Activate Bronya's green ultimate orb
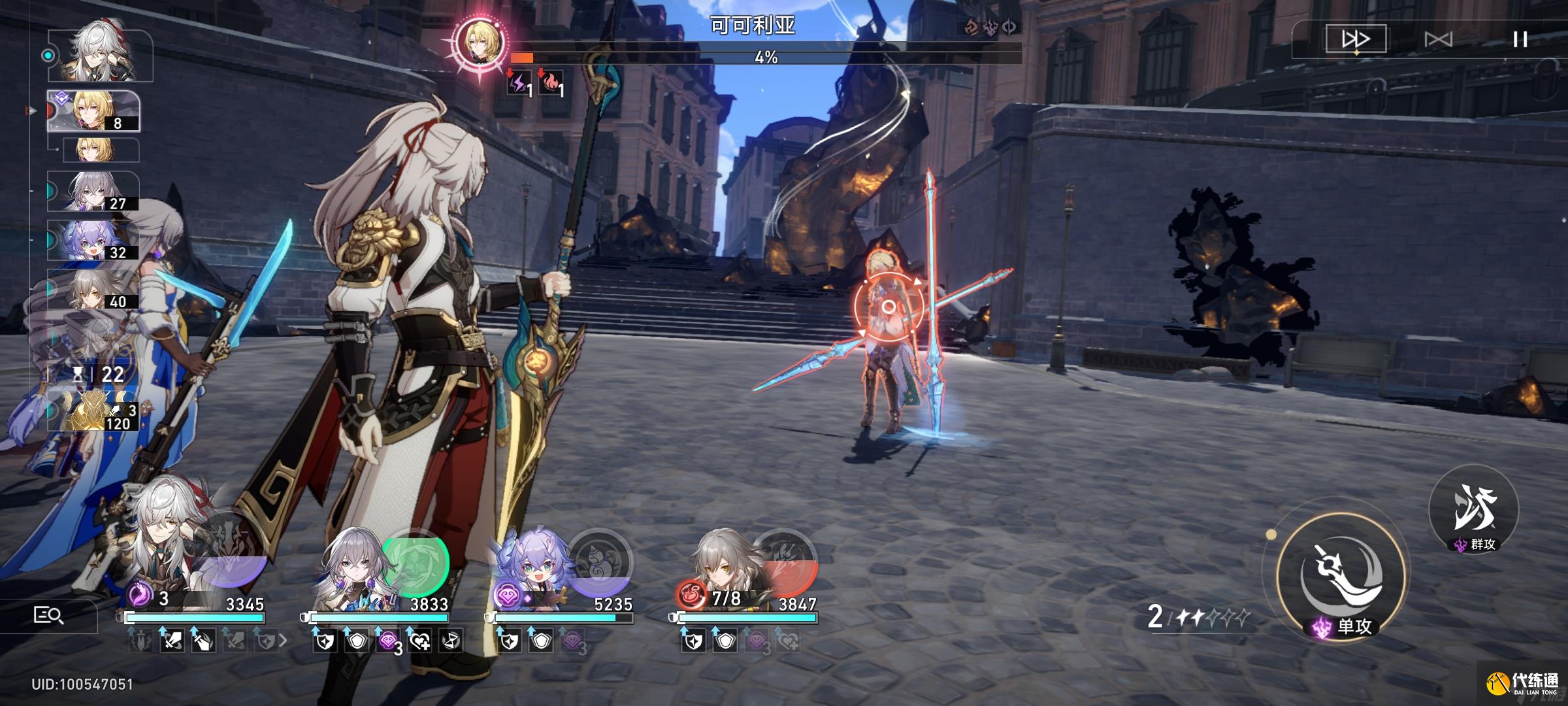 pos(416,562)
